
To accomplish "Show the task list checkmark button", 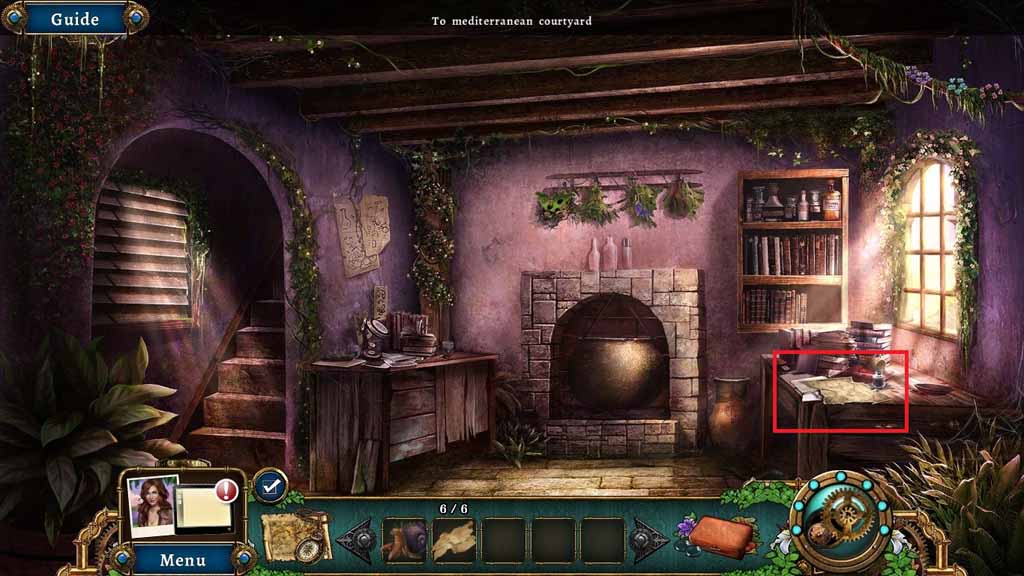I will click(x=268, y=486).
